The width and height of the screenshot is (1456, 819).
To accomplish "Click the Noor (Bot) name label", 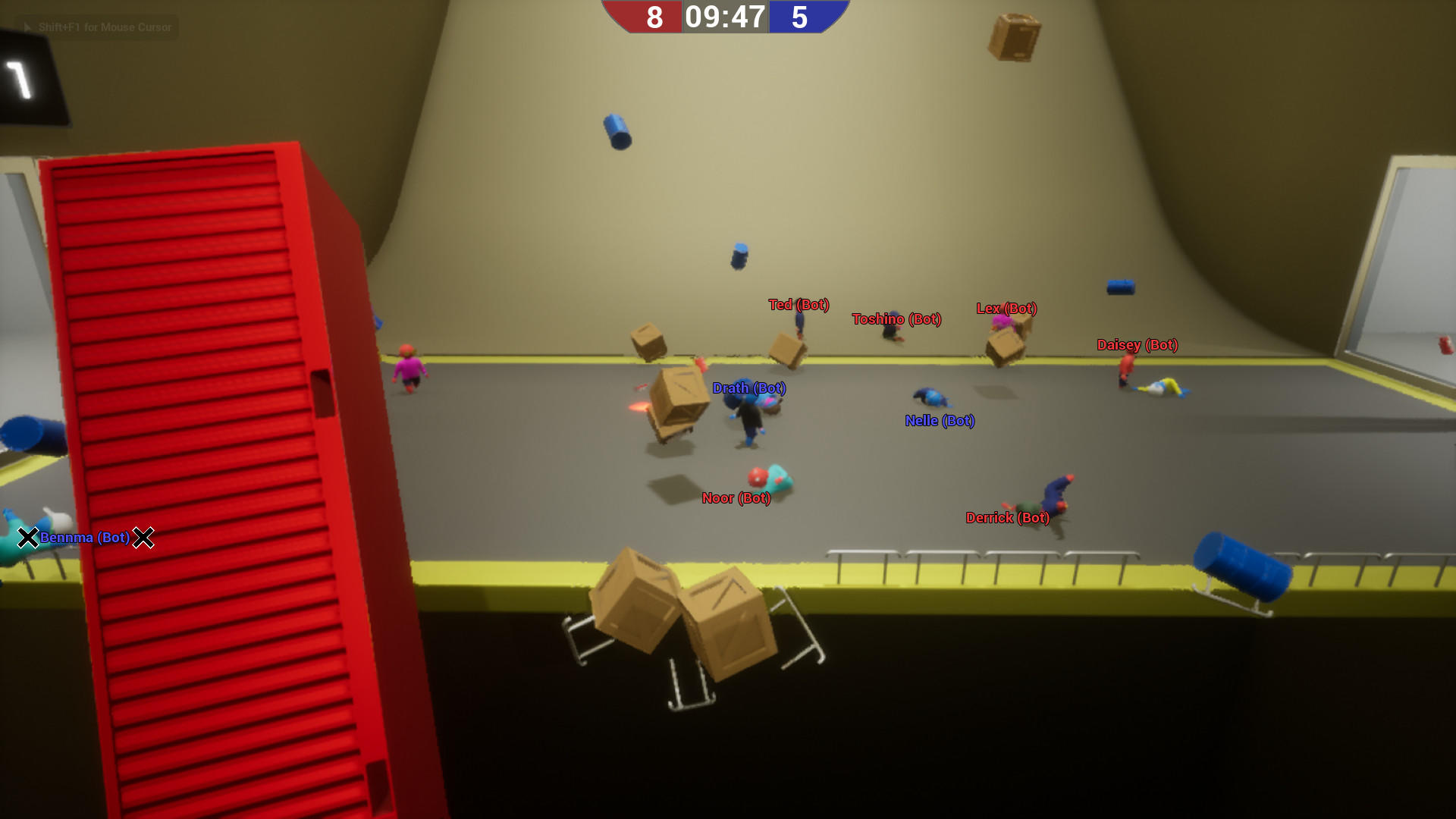I will tap(735, 498).
